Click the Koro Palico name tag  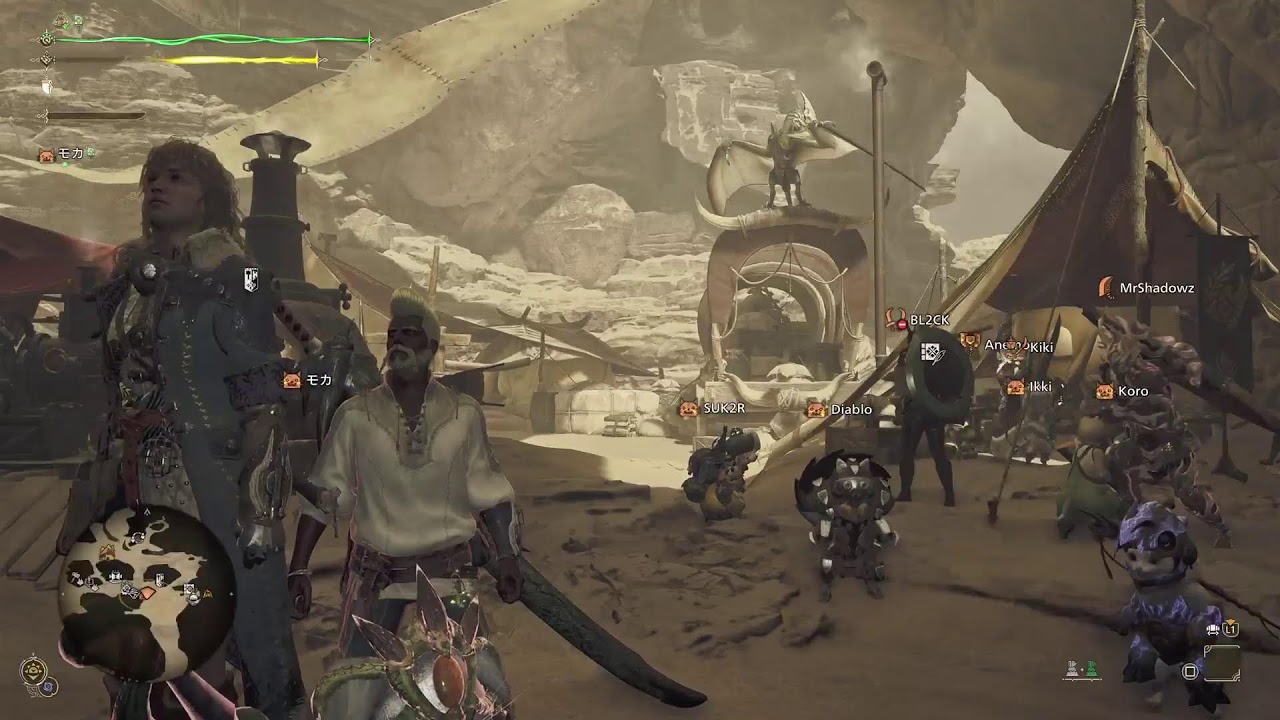click(x=1132, y=391)
